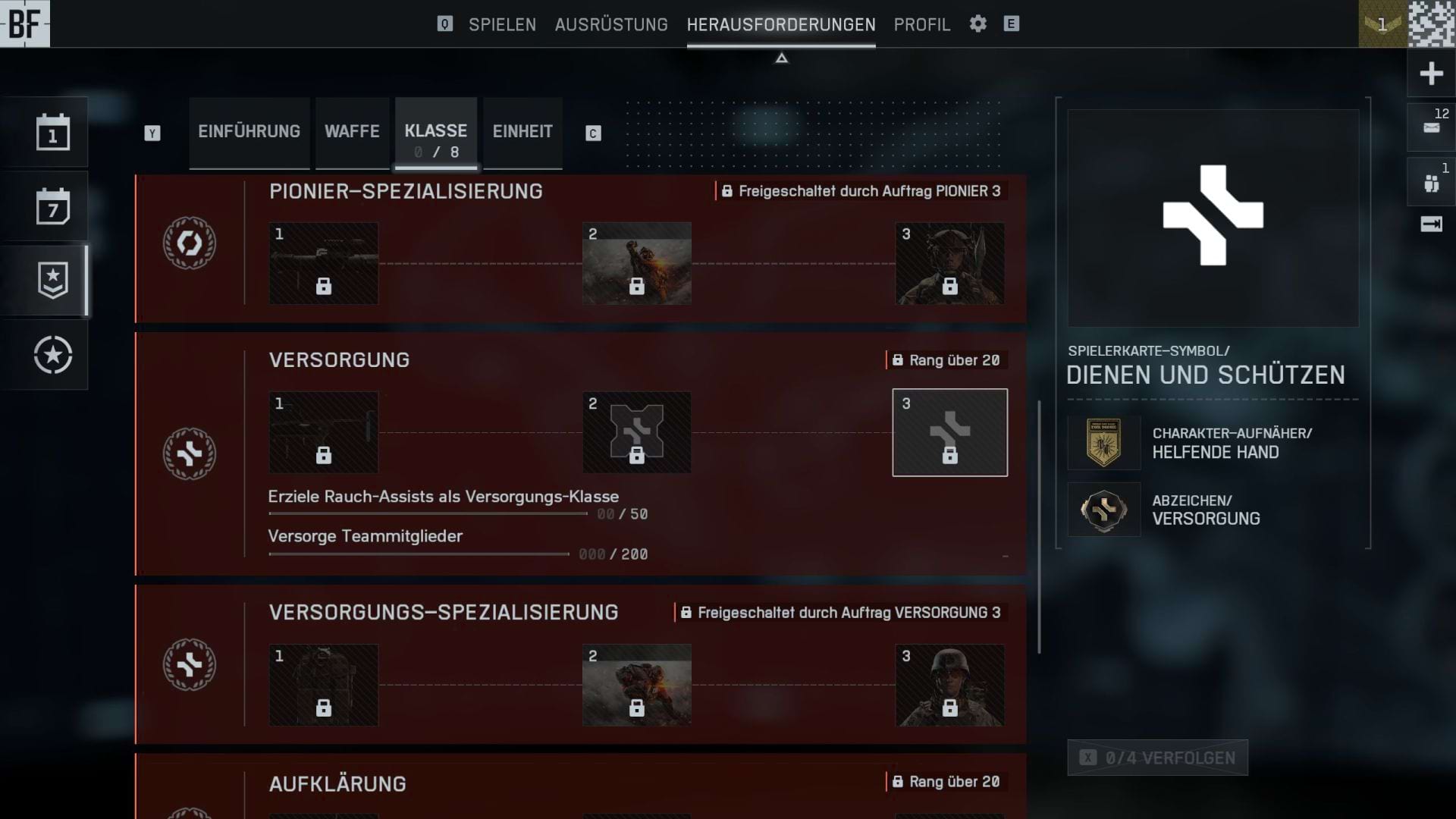The width and height of the screenshot is (1456, 819).
Task: Open the mastery star circle icon
Action: click(x=52, y=353)
